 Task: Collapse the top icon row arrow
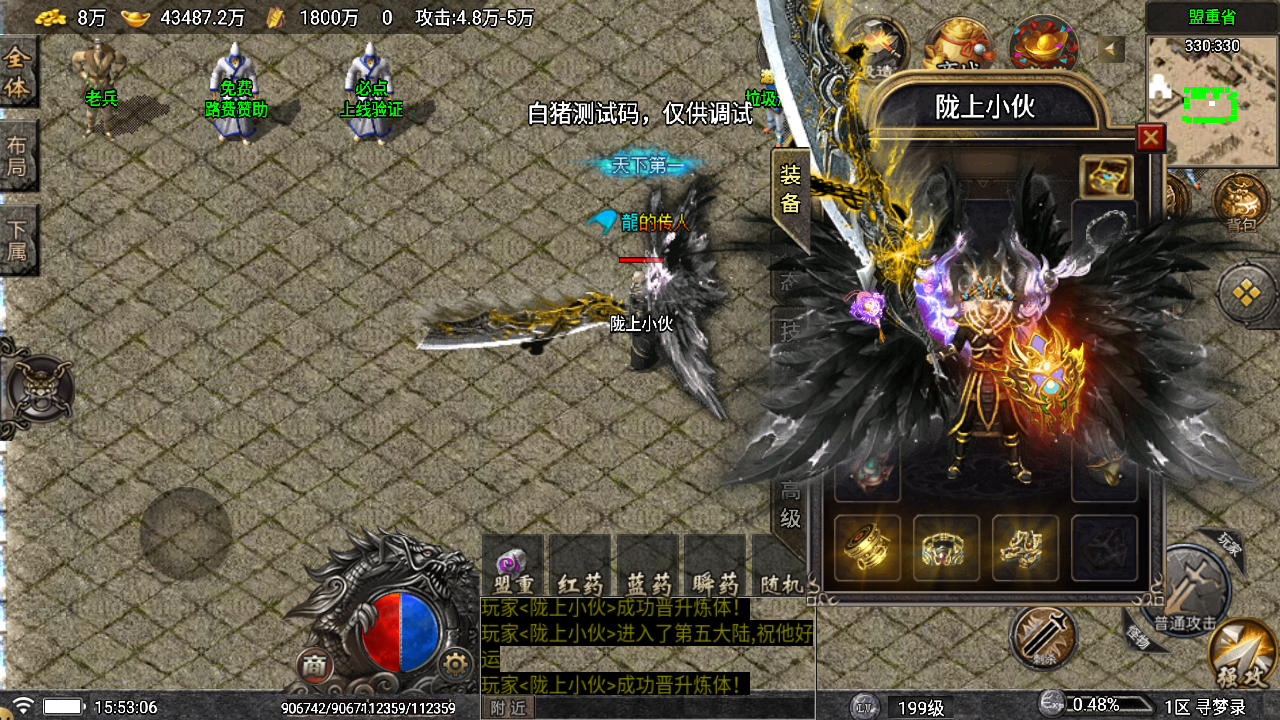point(1111,49)
